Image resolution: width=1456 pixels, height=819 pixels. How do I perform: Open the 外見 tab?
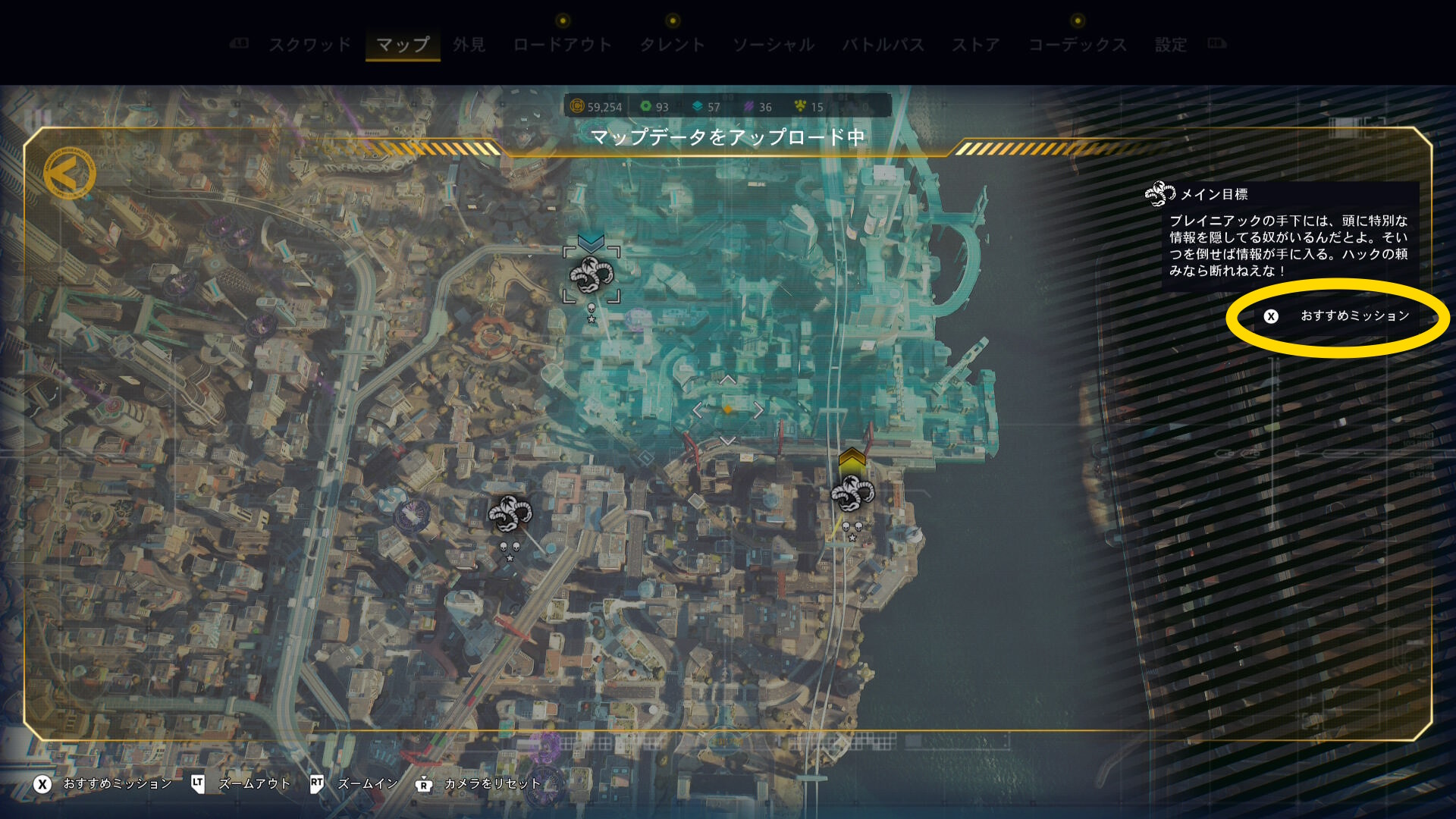coord(469,45)
